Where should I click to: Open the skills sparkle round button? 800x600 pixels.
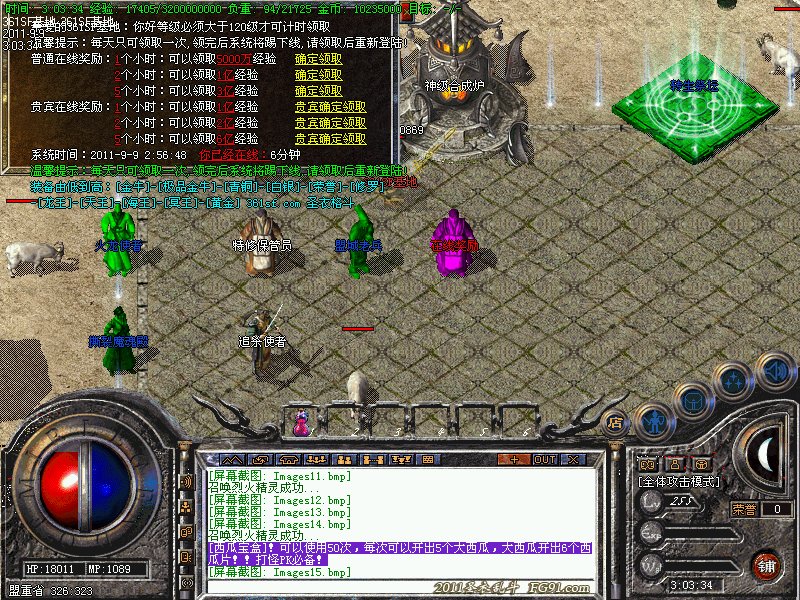(x=734, y=380)
